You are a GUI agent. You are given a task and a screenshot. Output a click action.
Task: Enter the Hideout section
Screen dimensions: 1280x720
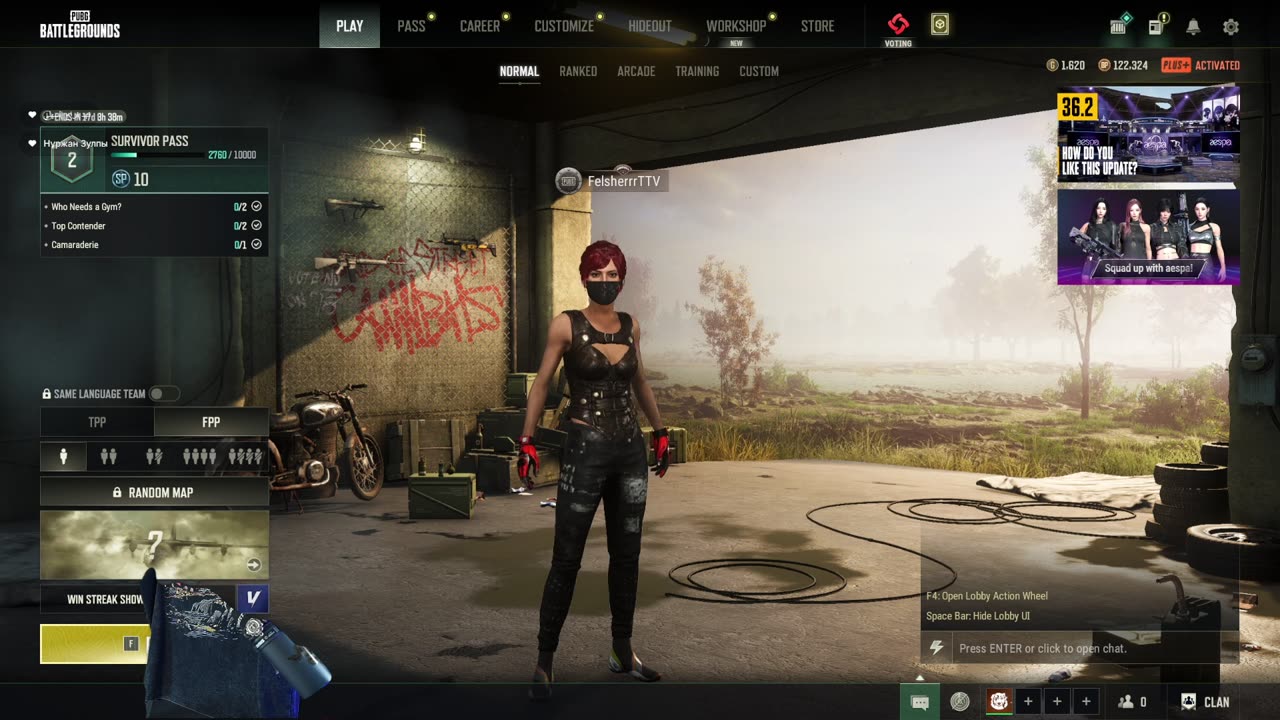click(650, 26)
